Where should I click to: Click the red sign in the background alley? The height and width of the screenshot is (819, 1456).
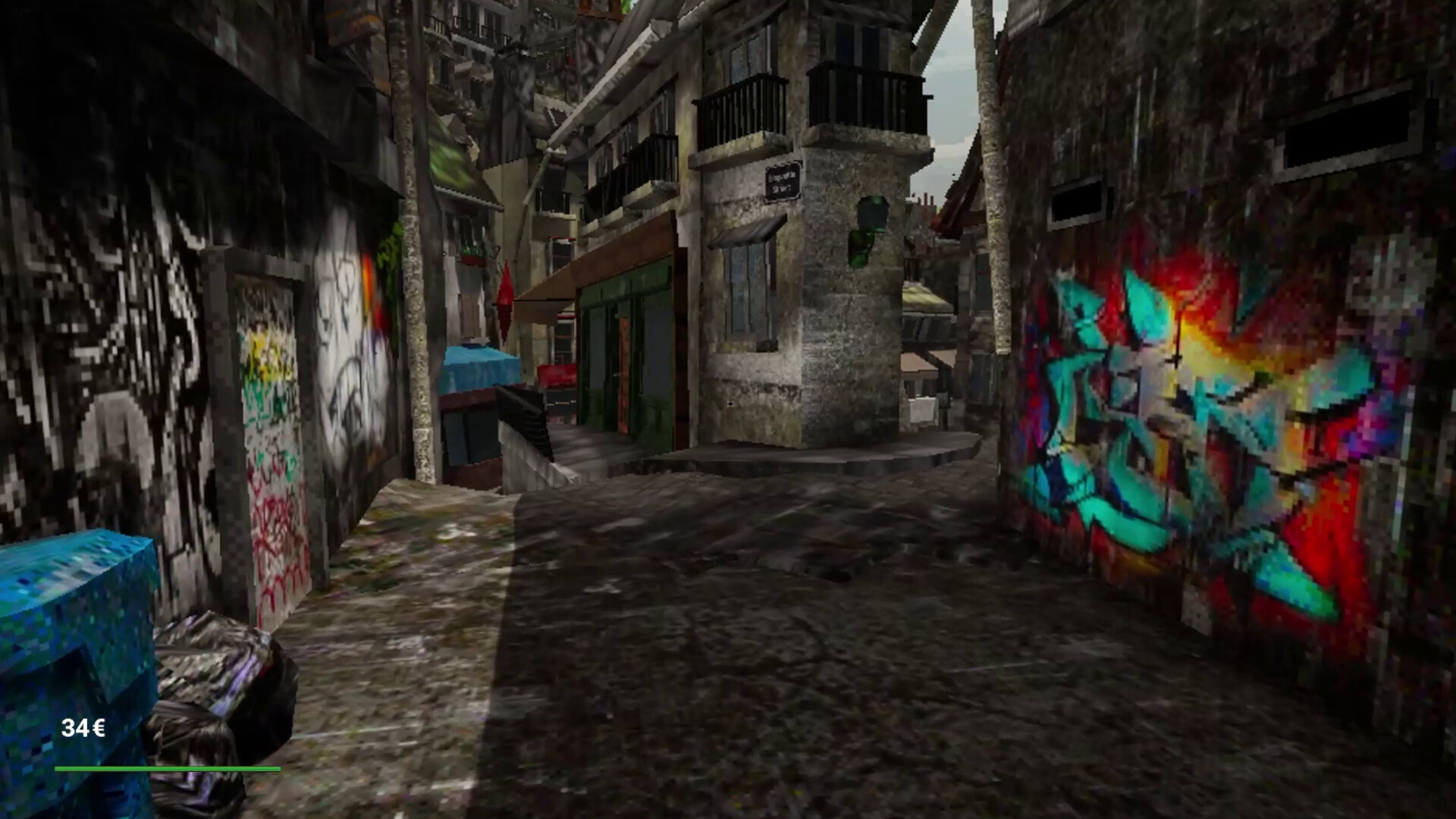[x=557, y=375]
